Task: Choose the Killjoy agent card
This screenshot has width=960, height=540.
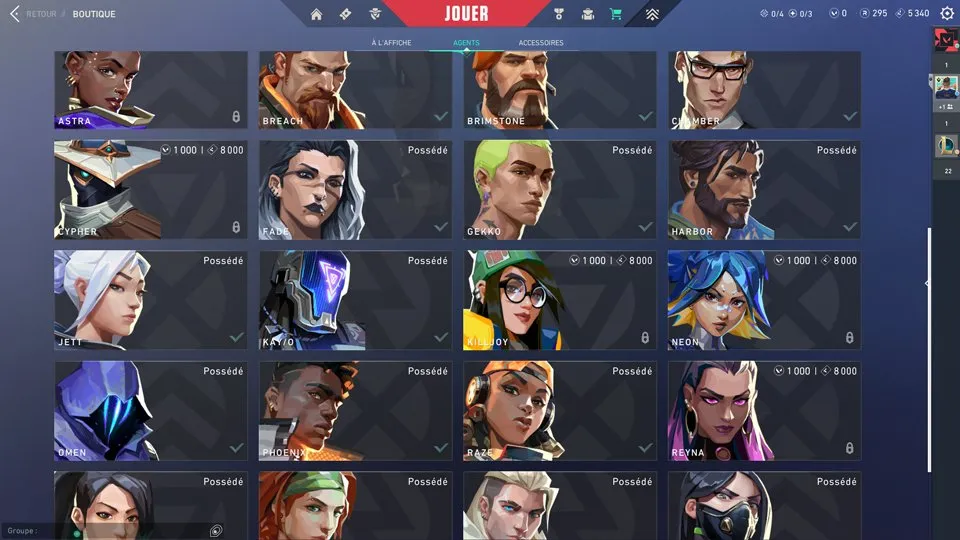Action: click(560, 300)
